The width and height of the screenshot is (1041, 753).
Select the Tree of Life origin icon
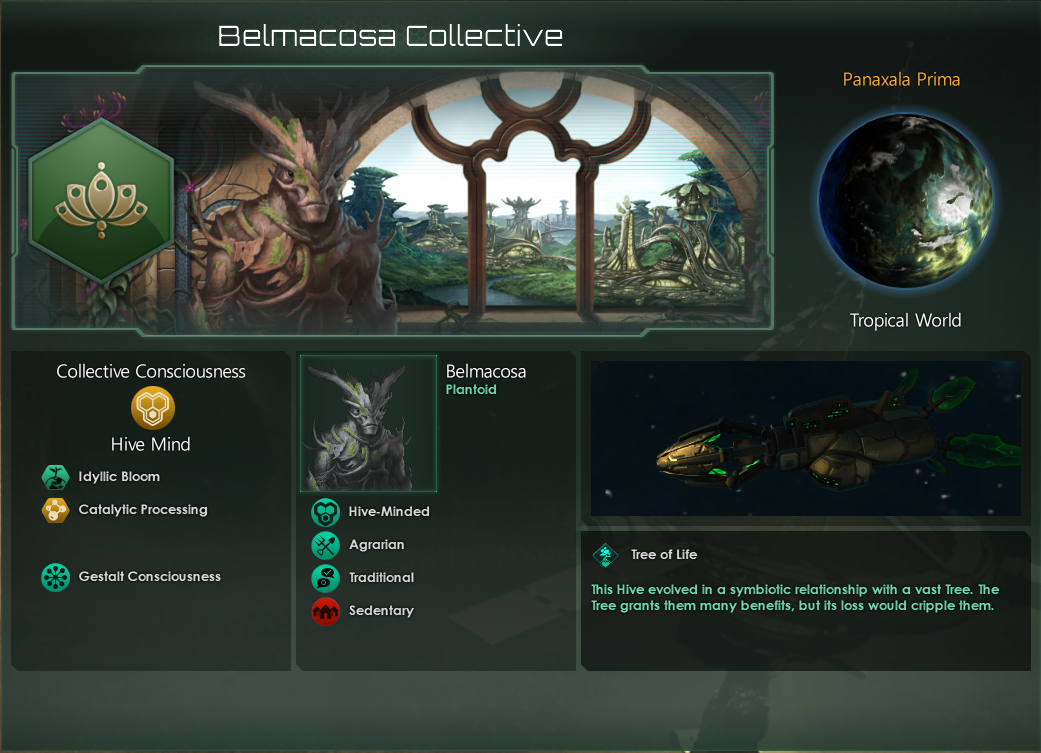pyautogui.click(x=605, y=555)
